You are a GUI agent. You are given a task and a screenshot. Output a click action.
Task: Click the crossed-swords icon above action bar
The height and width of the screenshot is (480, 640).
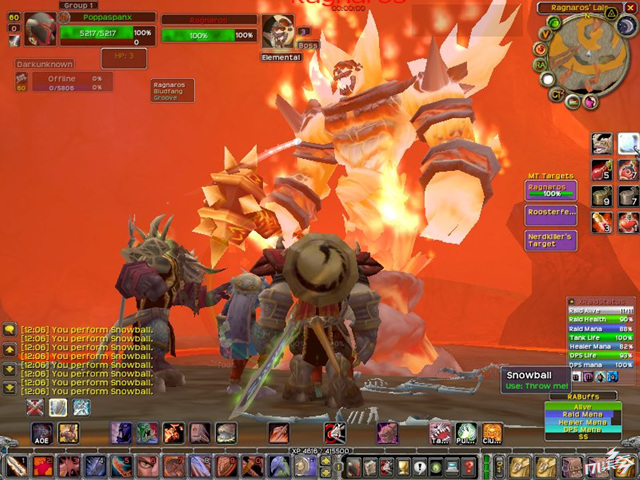coord(35,407)
